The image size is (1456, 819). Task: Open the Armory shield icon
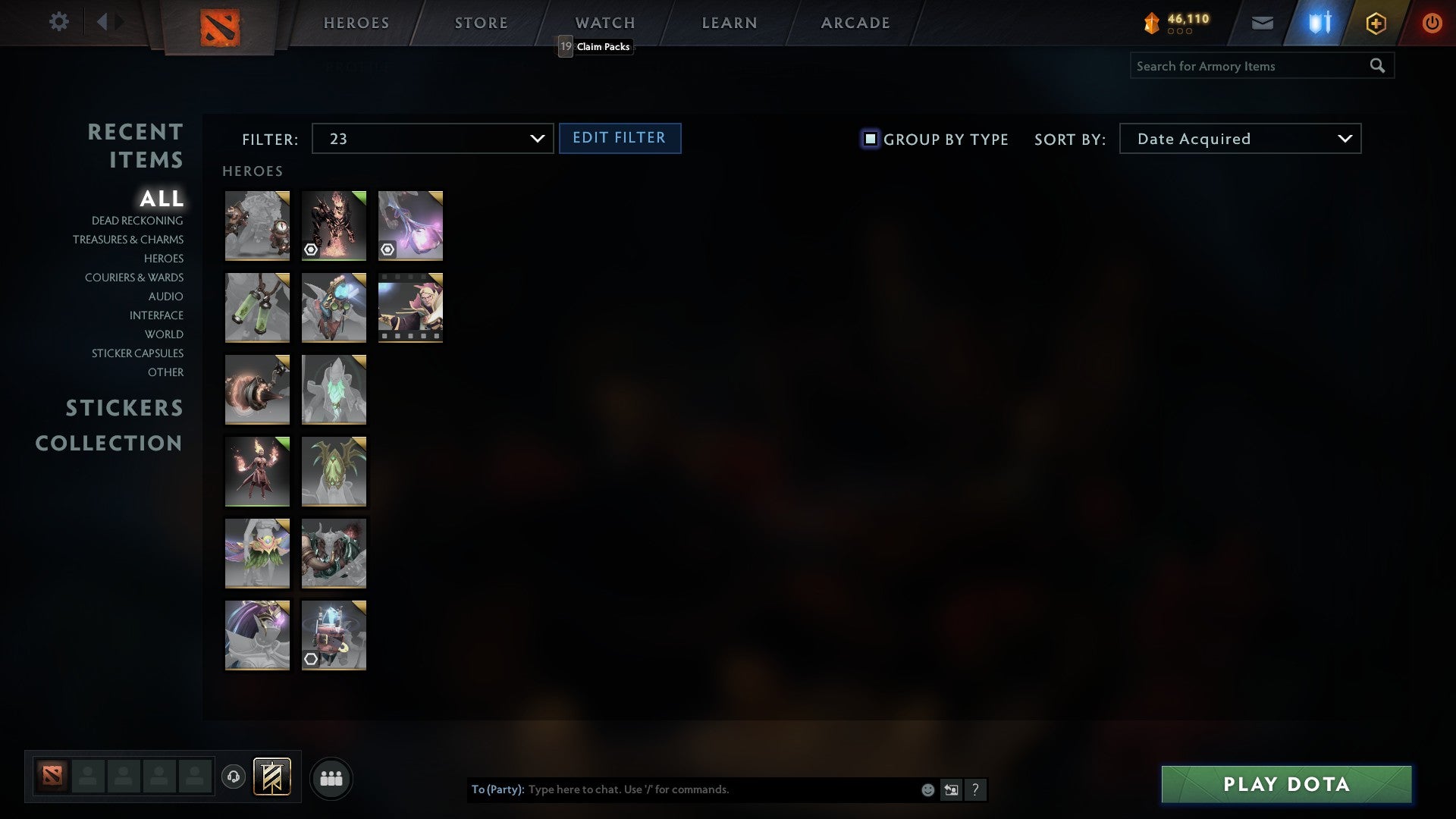pos(1318,22)
